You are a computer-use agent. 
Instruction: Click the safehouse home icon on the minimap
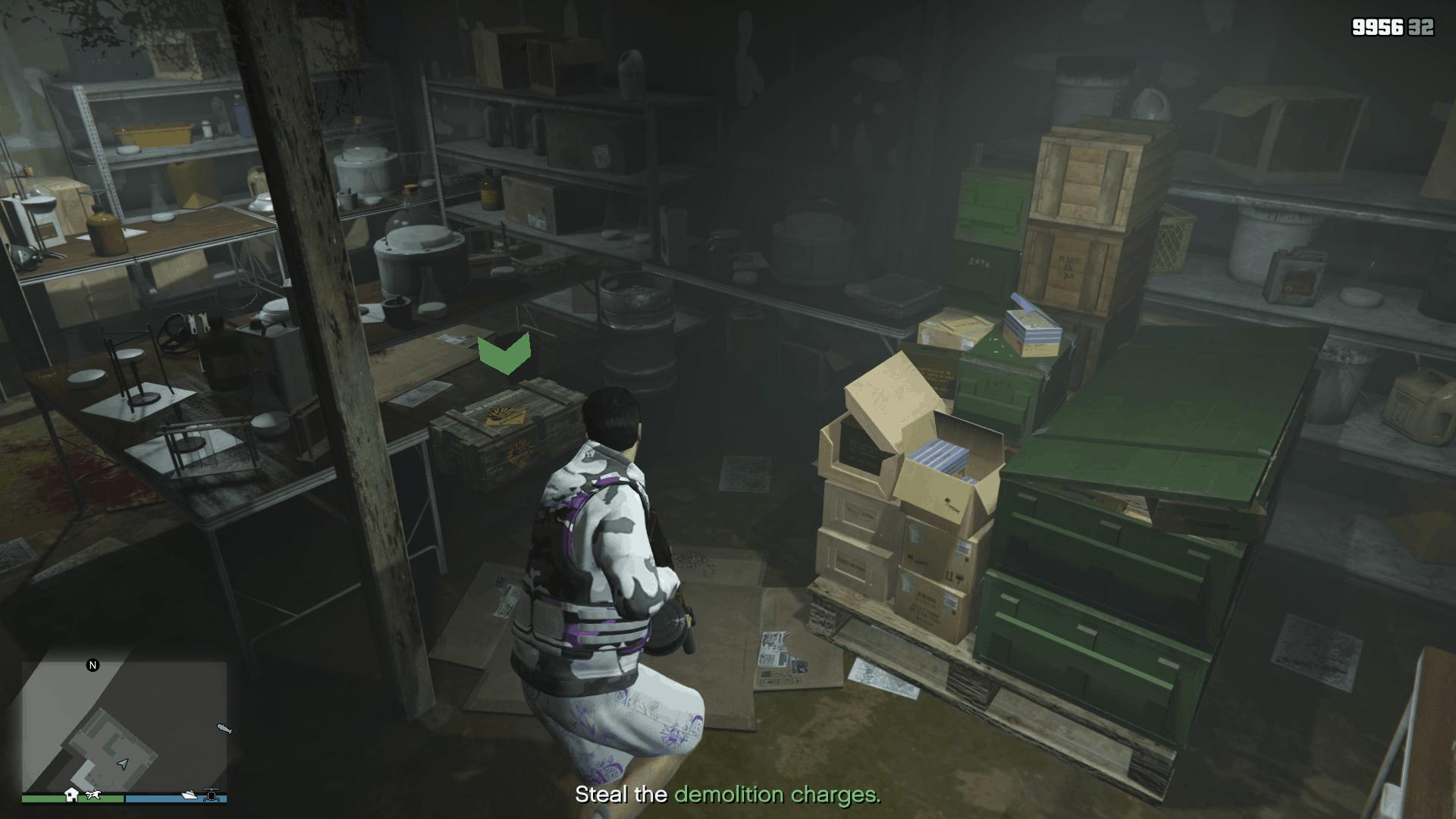pyautogui.click(x=72, y=795)
